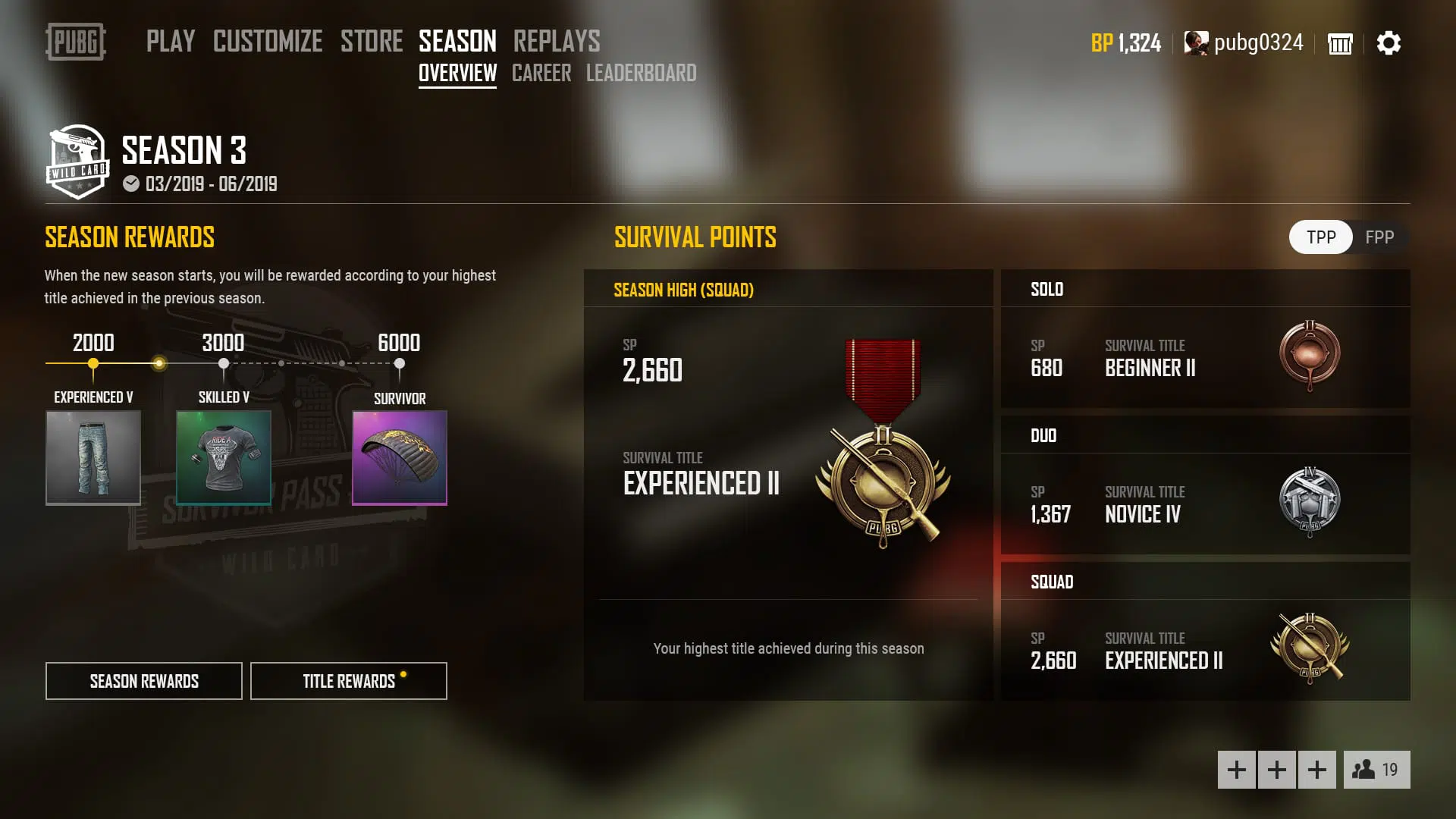
Task: Expand the second squad invite slot
Action: 1277,768
